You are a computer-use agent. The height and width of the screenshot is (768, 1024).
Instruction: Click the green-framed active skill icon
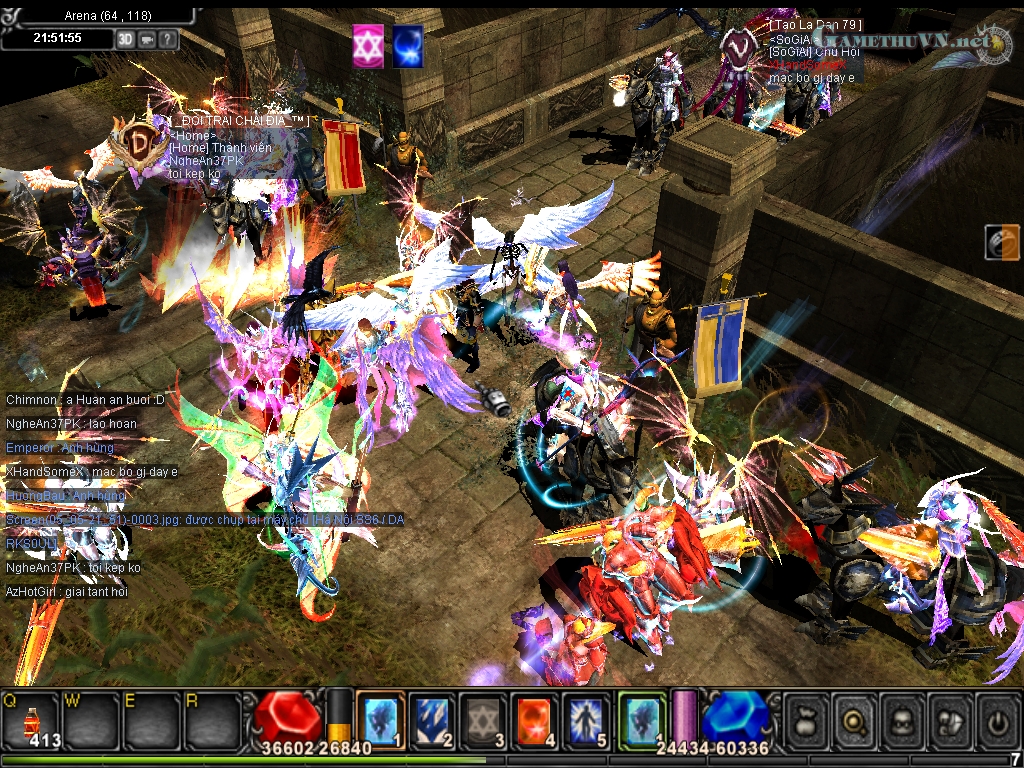tap(641, 718)
